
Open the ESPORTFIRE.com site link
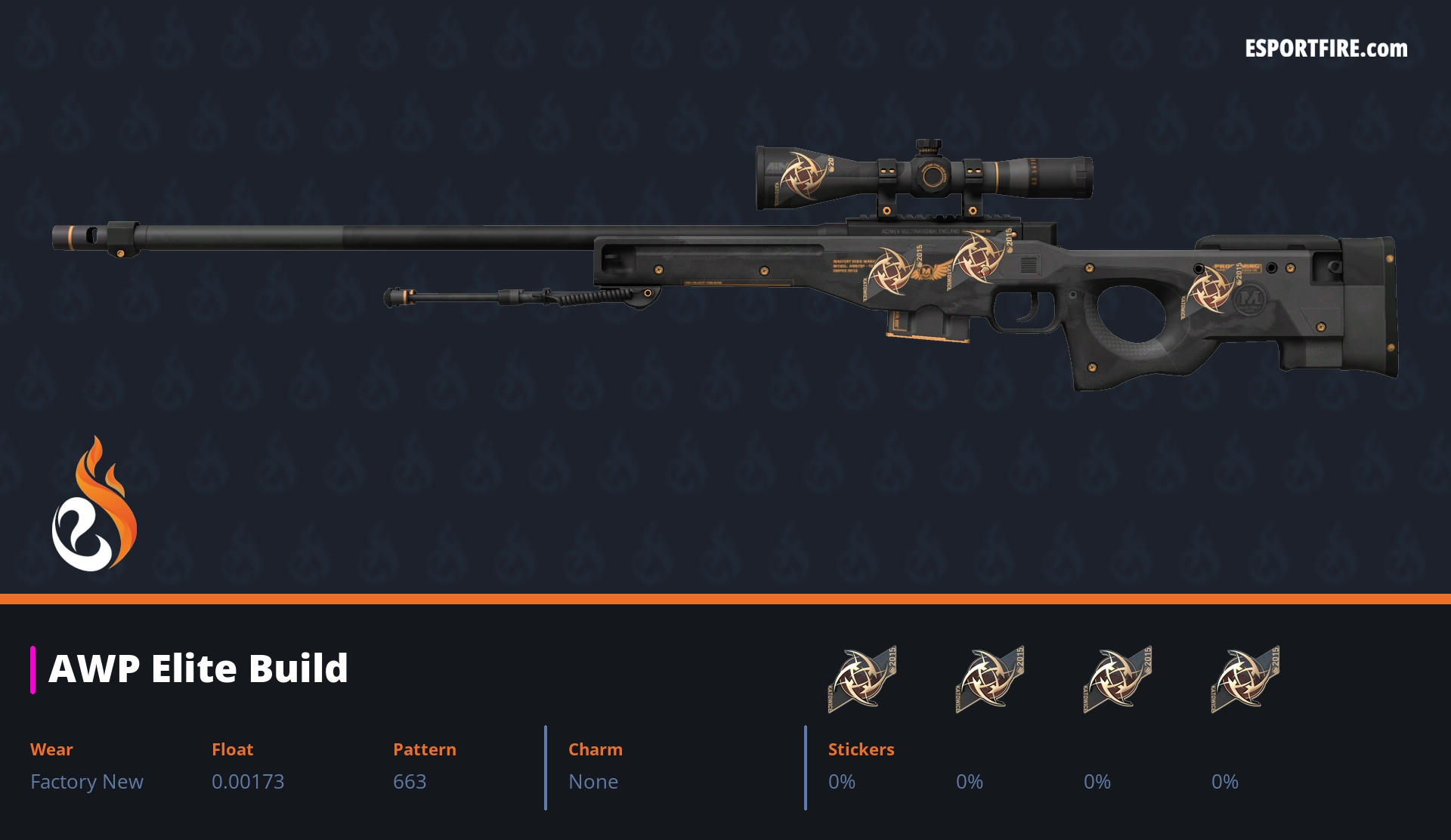1326,49
